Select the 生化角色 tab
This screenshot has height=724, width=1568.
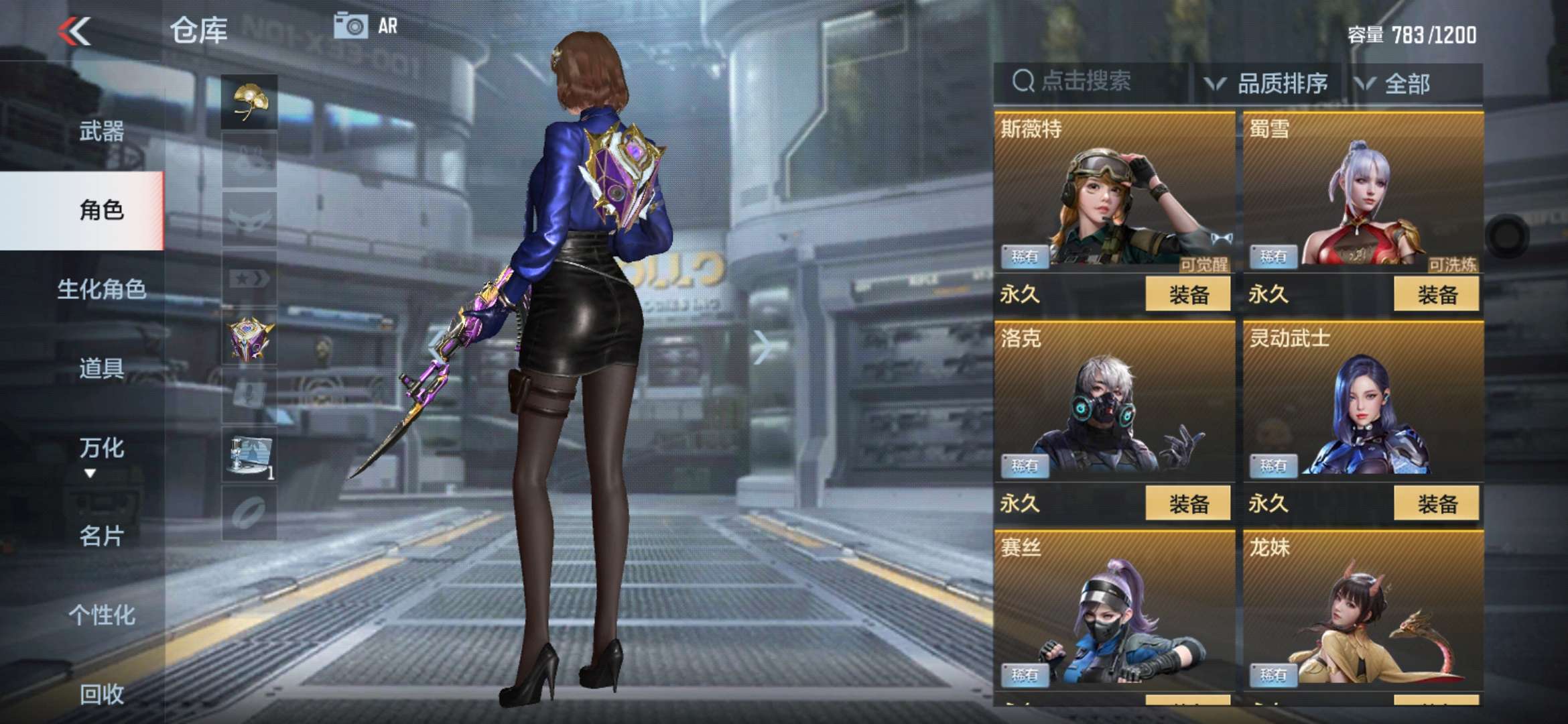coord(101,289)
